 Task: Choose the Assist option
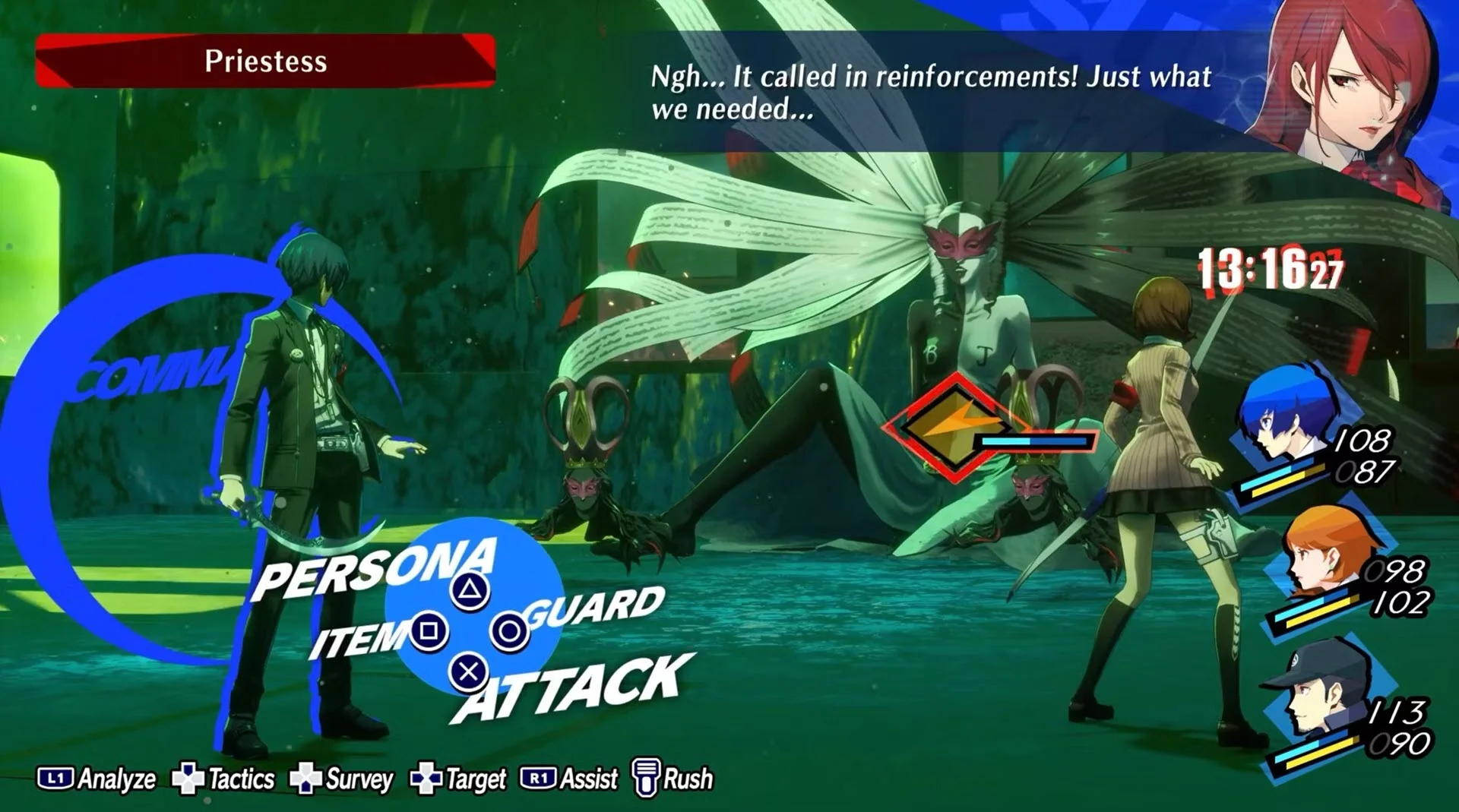click(569, 779)
